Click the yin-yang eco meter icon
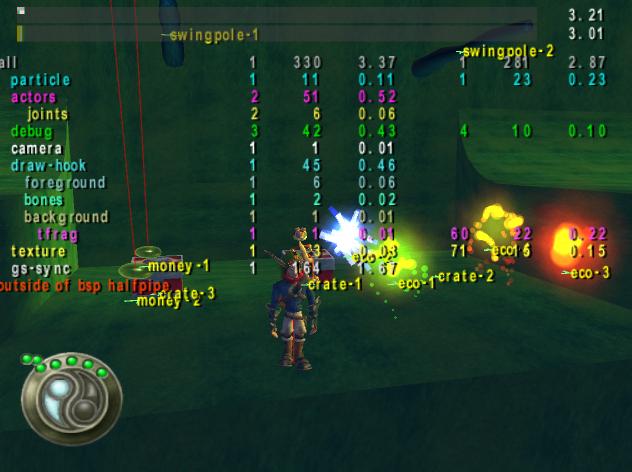This screenshot has height=472, width=632. point(69,399)
